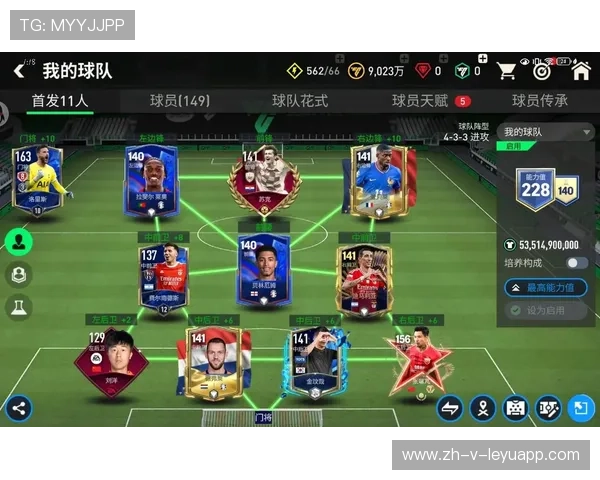Image resolution: width=600 pixels, height=480 pixels.
Task: Toggle the 培养构成 switch
Action: click(576, 263)
